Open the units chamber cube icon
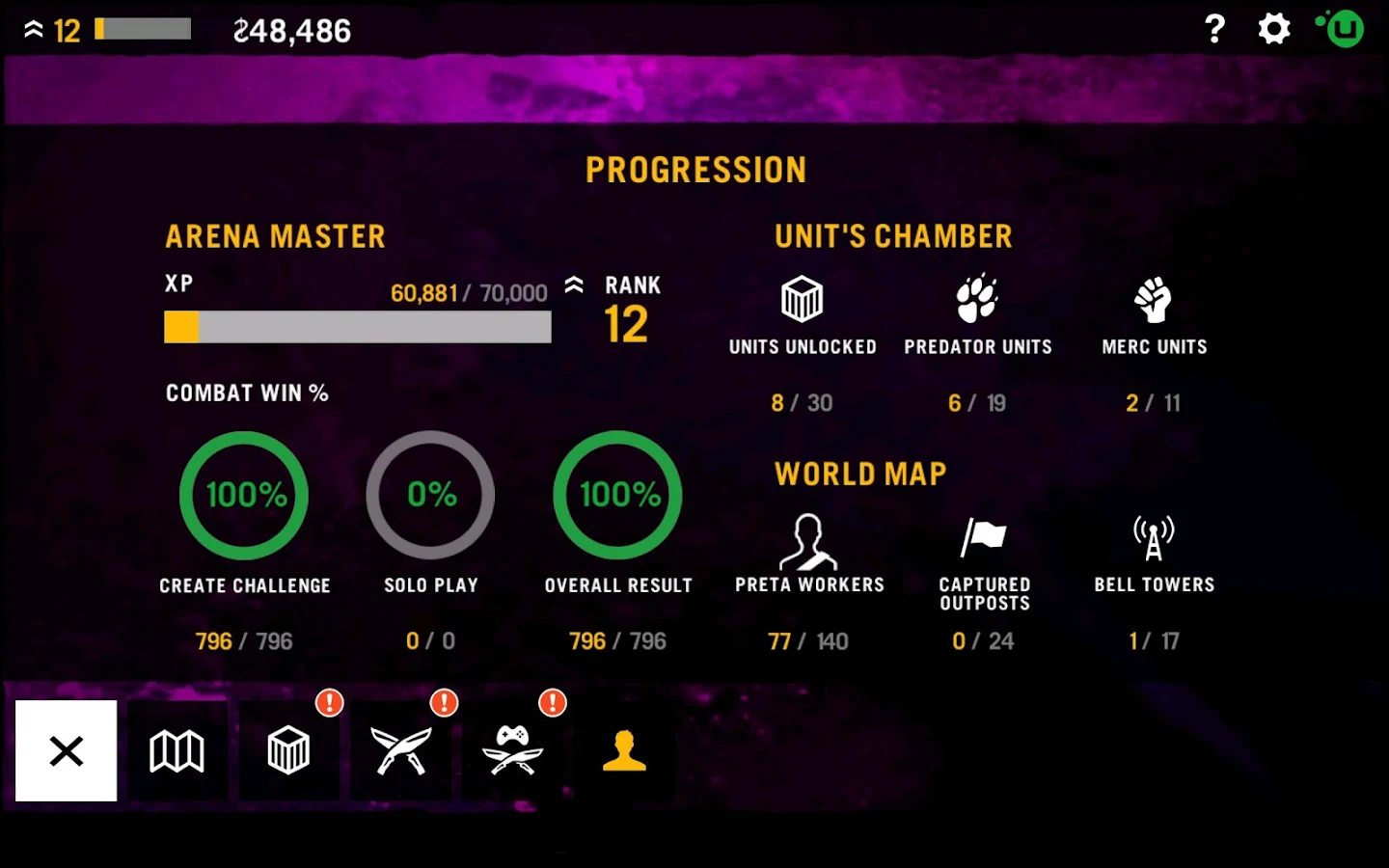The width and height of the screenshot is (1389, 868). pos(288,752)
